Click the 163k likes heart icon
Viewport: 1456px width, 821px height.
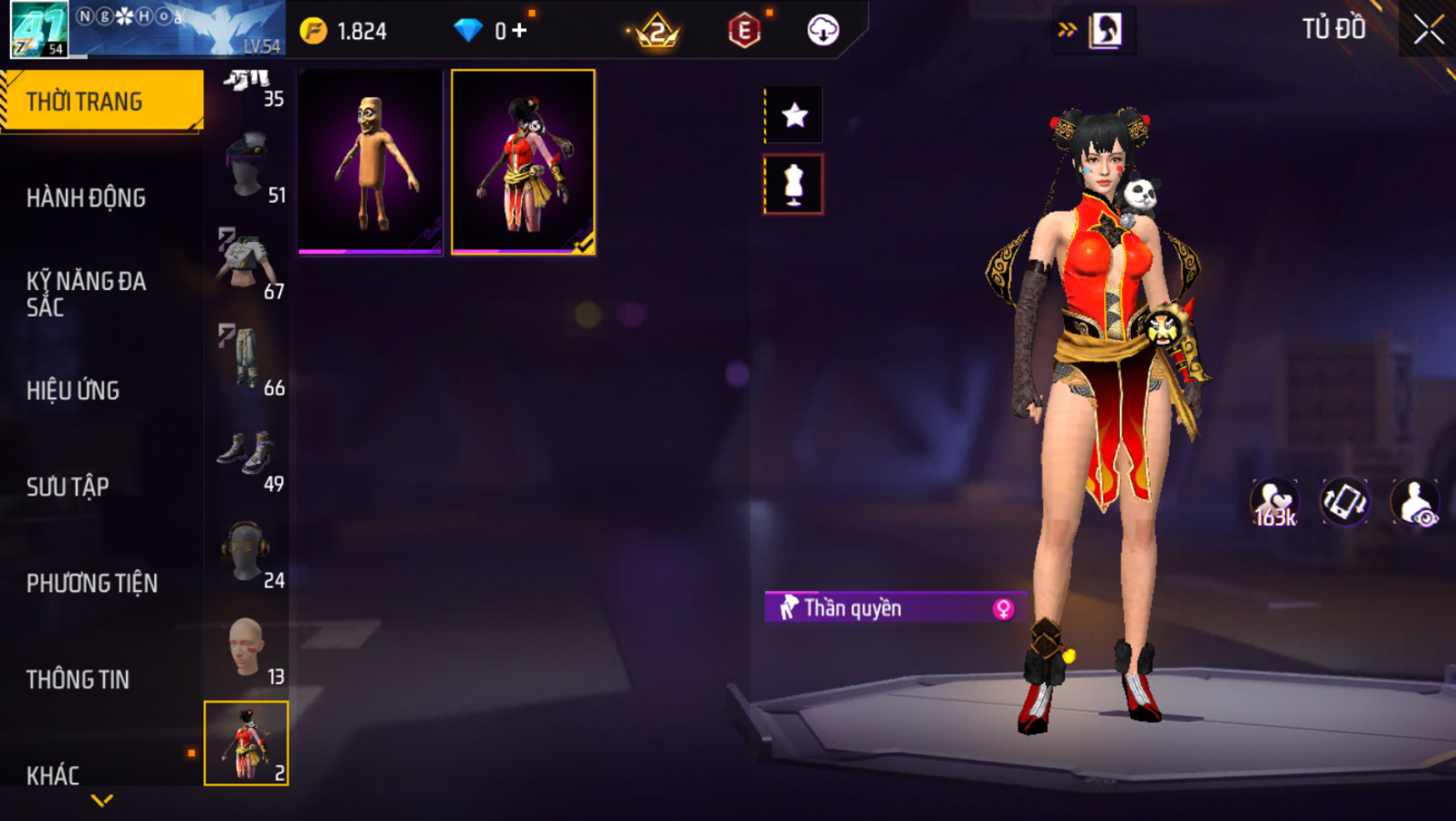[1274, 503]
